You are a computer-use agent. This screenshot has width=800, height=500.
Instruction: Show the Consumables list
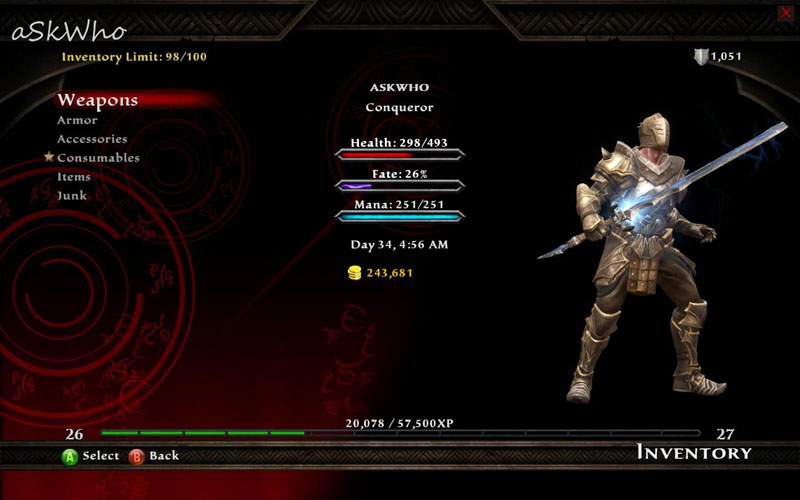point(98,158)
